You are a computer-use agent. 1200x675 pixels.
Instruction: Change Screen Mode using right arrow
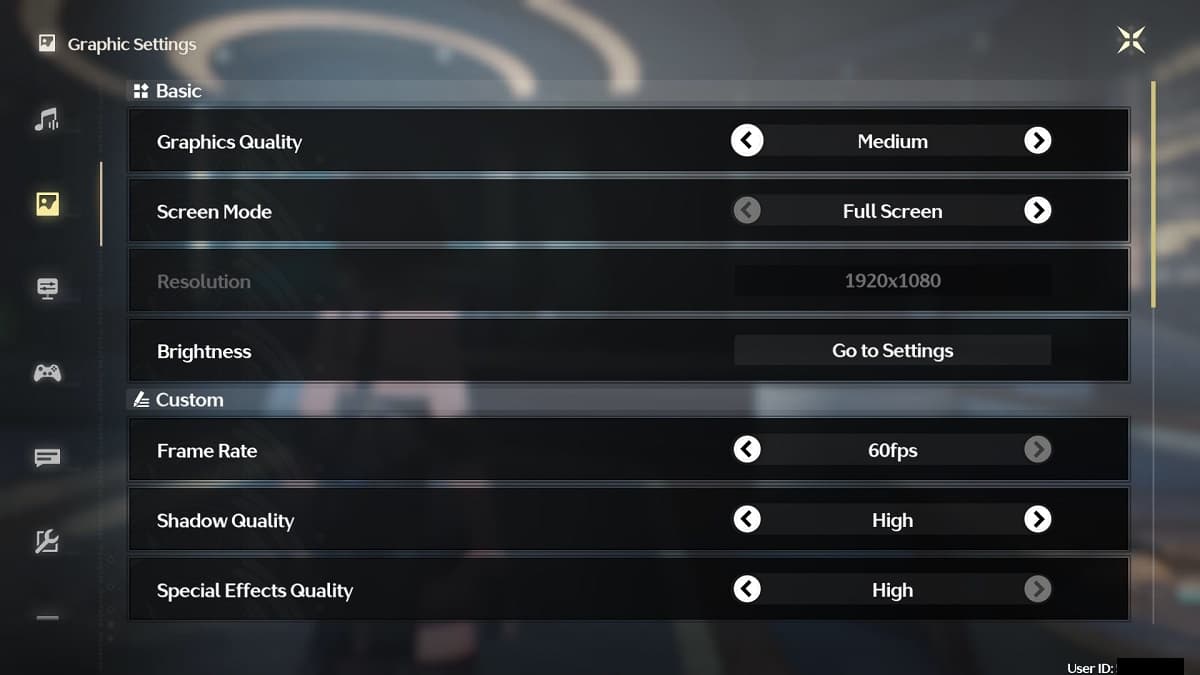click(x=1038, y=211)
